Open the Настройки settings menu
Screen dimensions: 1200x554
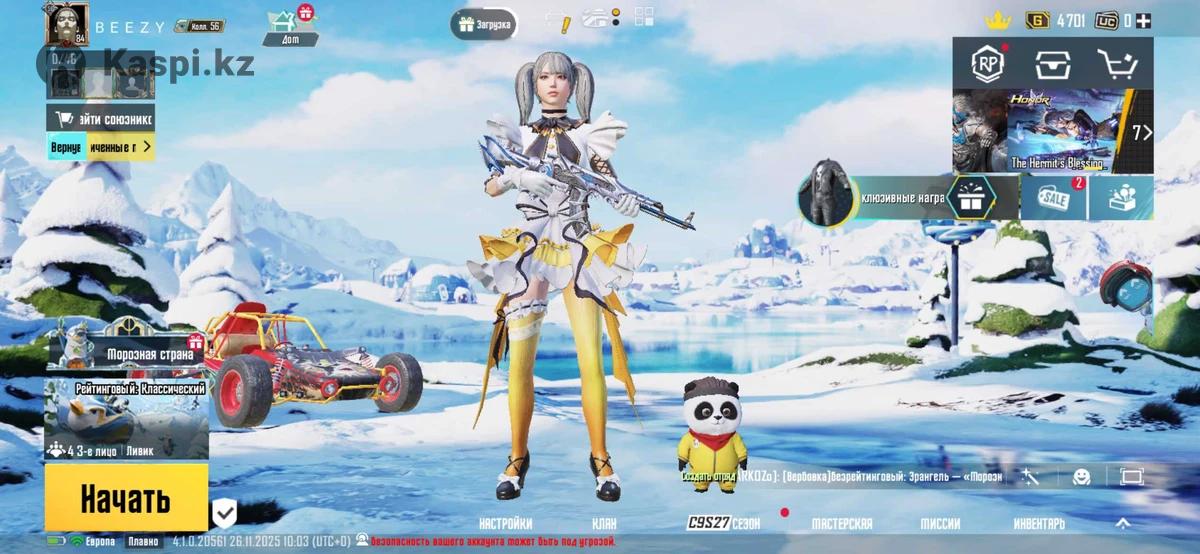click(x=505, y=523)
